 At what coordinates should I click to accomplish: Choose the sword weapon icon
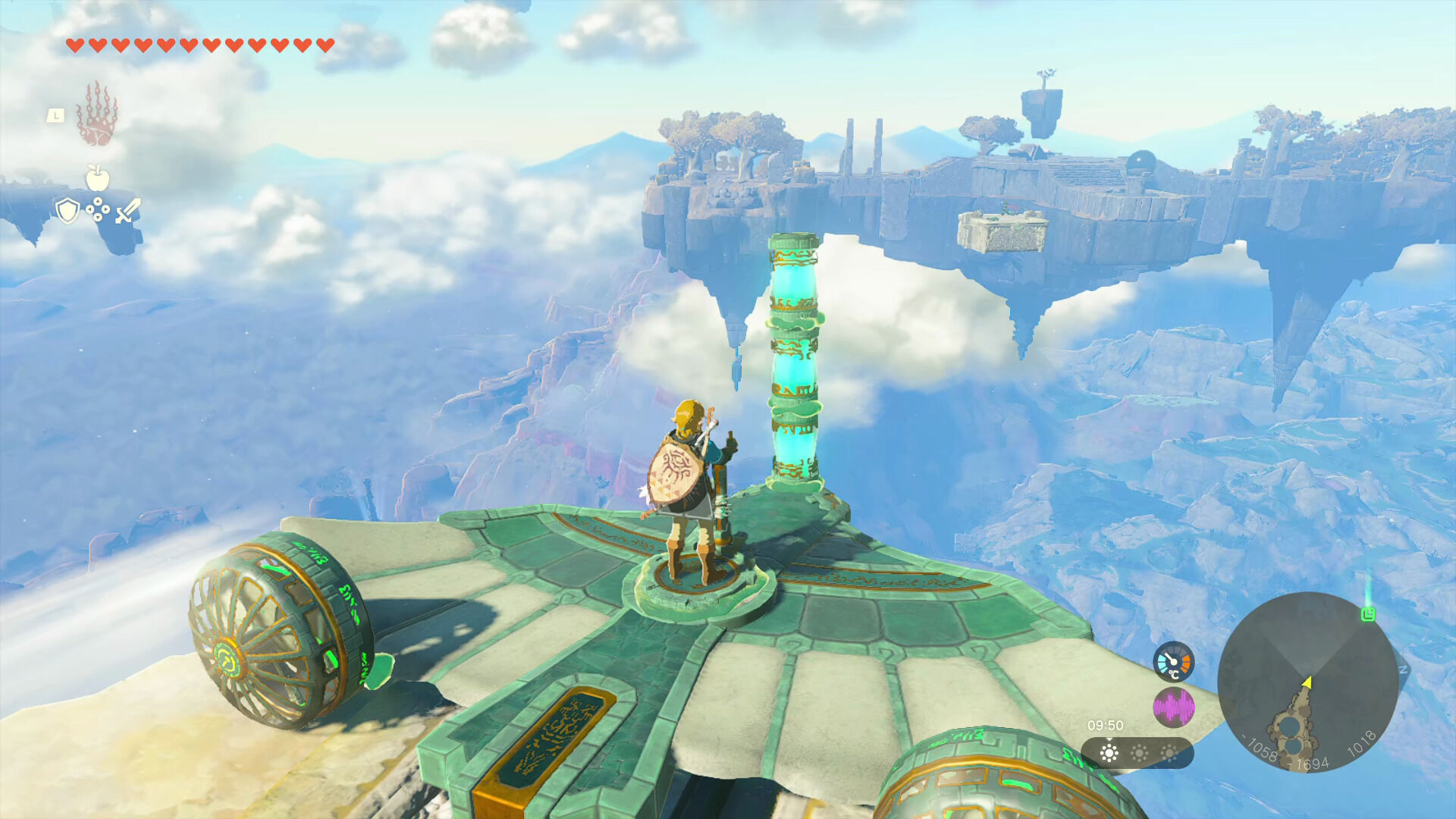click(127, 210)
